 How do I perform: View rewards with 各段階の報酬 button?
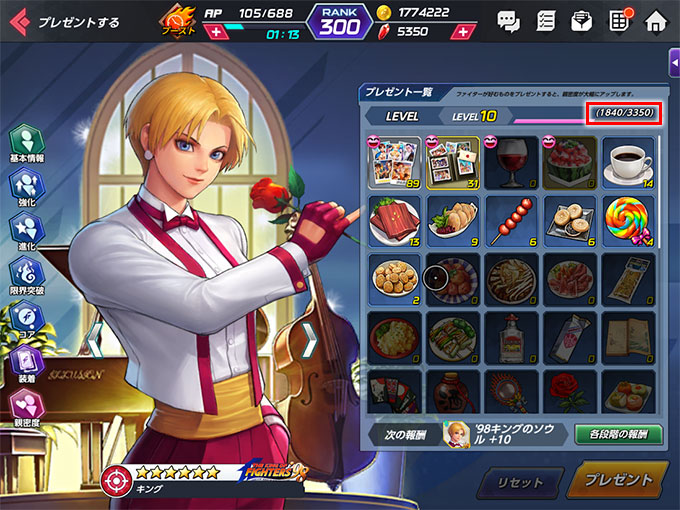618,434
